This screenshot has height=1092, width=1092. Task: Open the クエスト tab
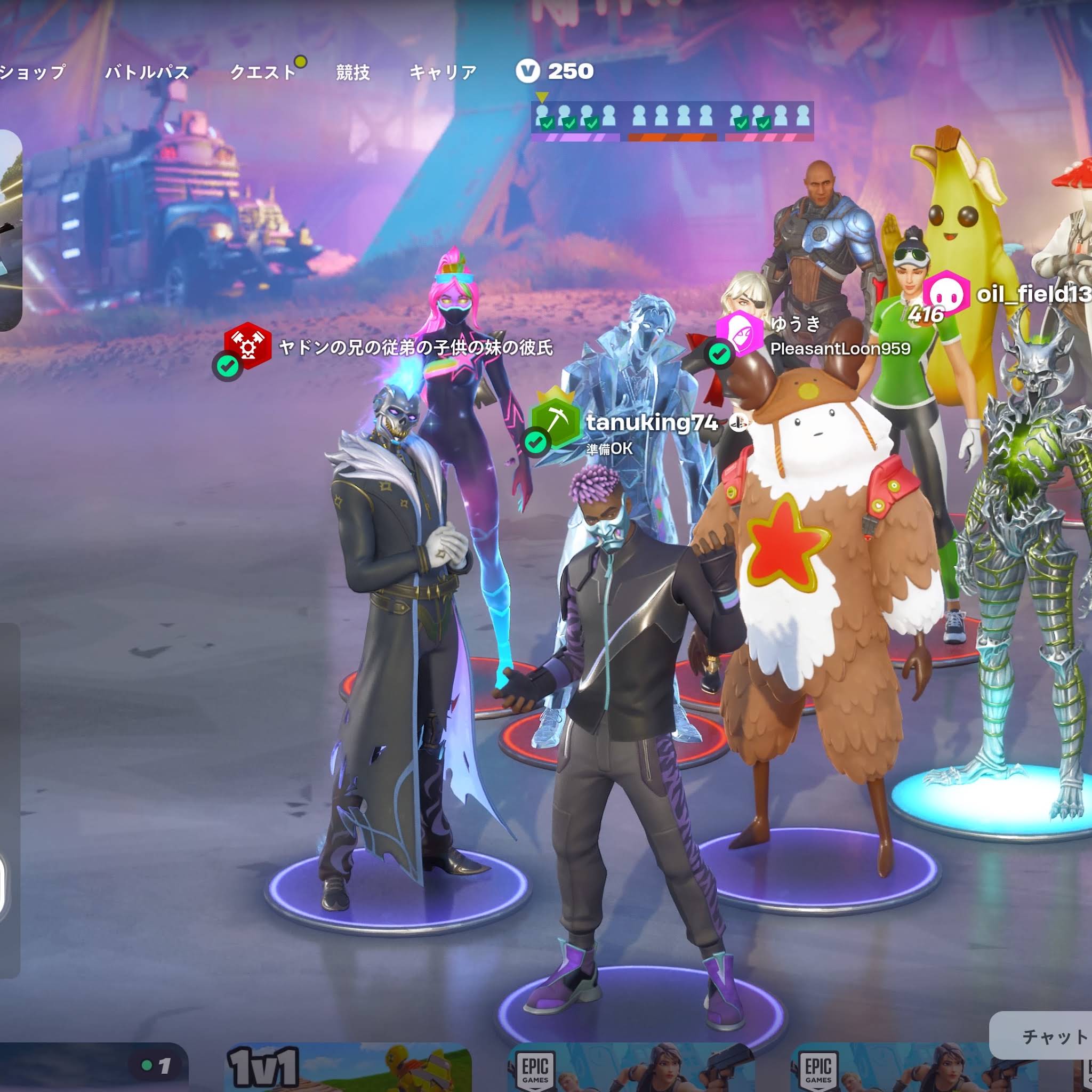263,73
